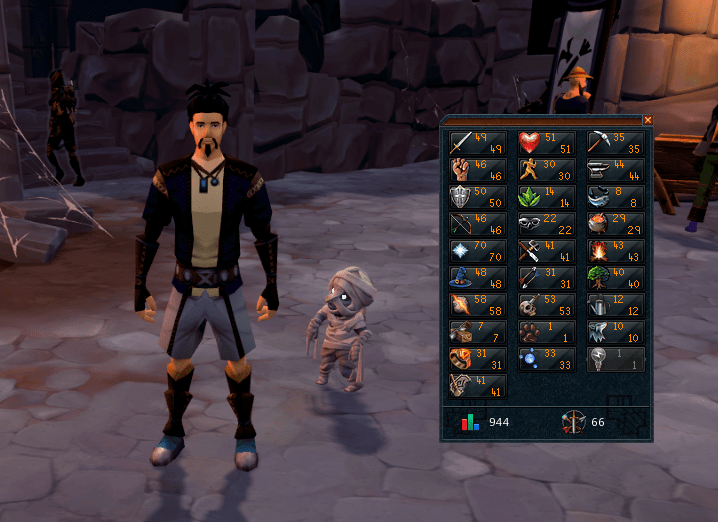Select the Agility running figure skill
The height and width of the screenshot is (522, 718).
click(547, 170)
